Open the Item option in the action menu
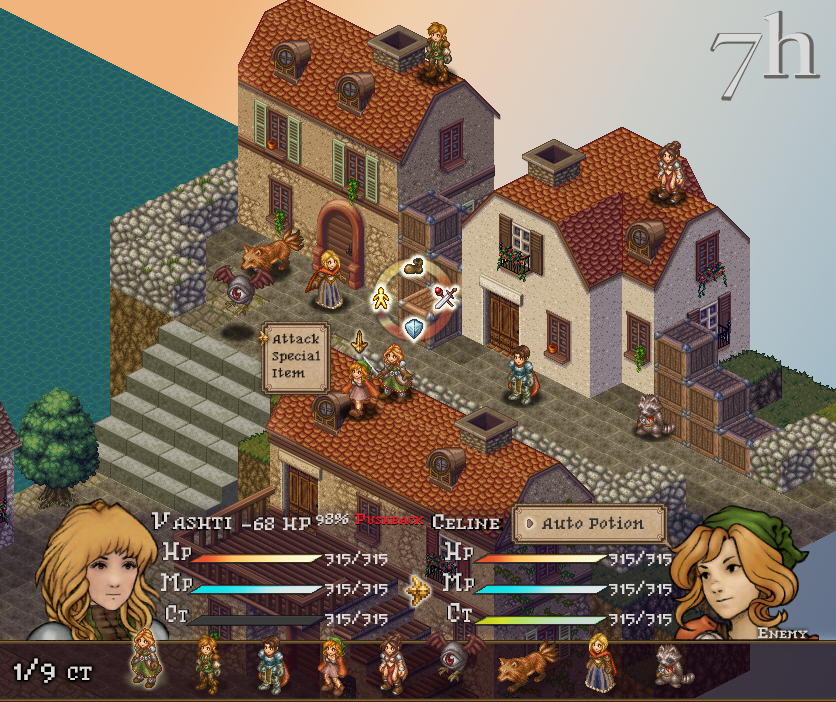This screenshot has width=836, height=702. tap(288, 375)
